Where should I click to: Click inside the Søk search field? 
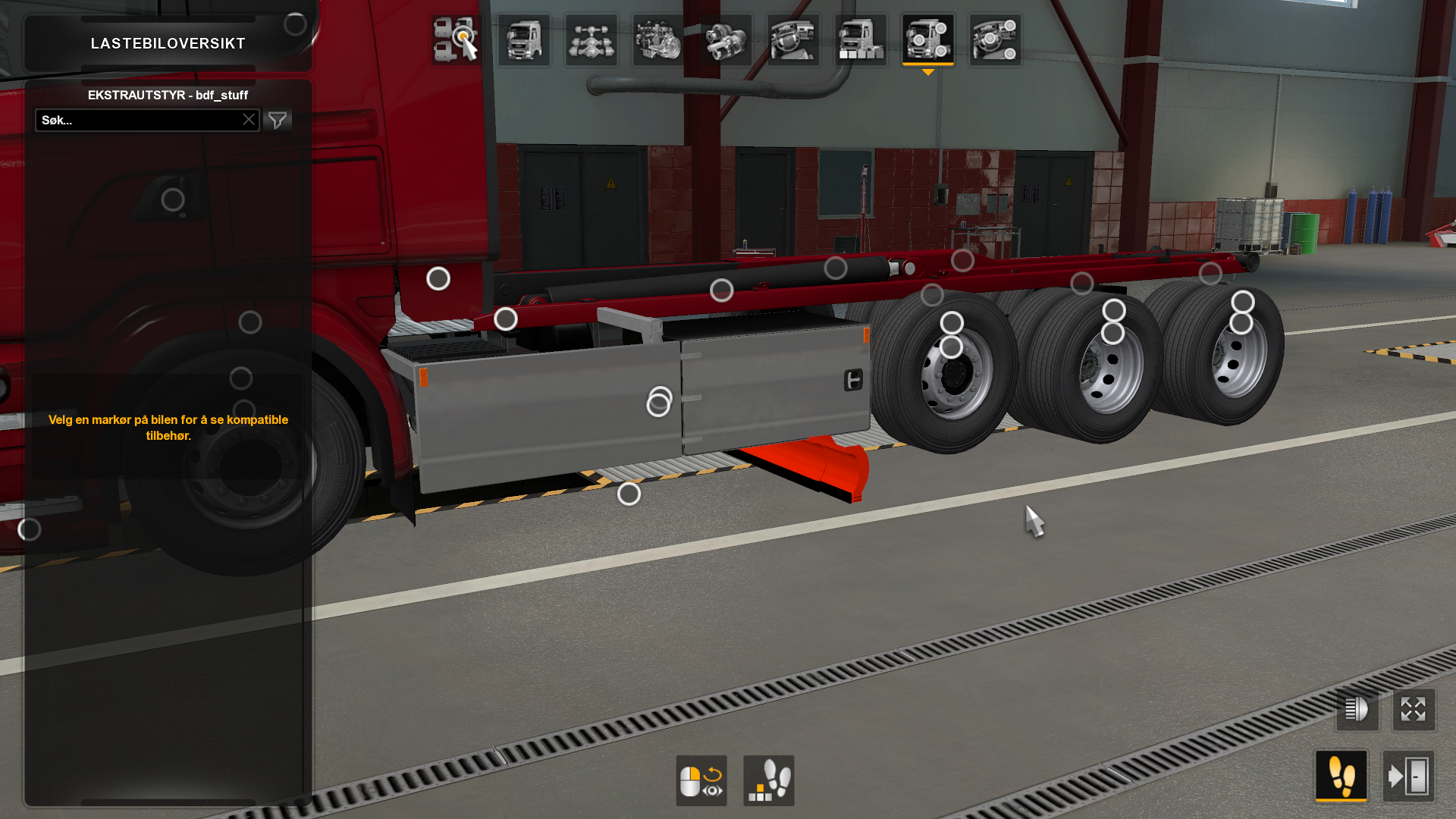click(x=136, y=119)
